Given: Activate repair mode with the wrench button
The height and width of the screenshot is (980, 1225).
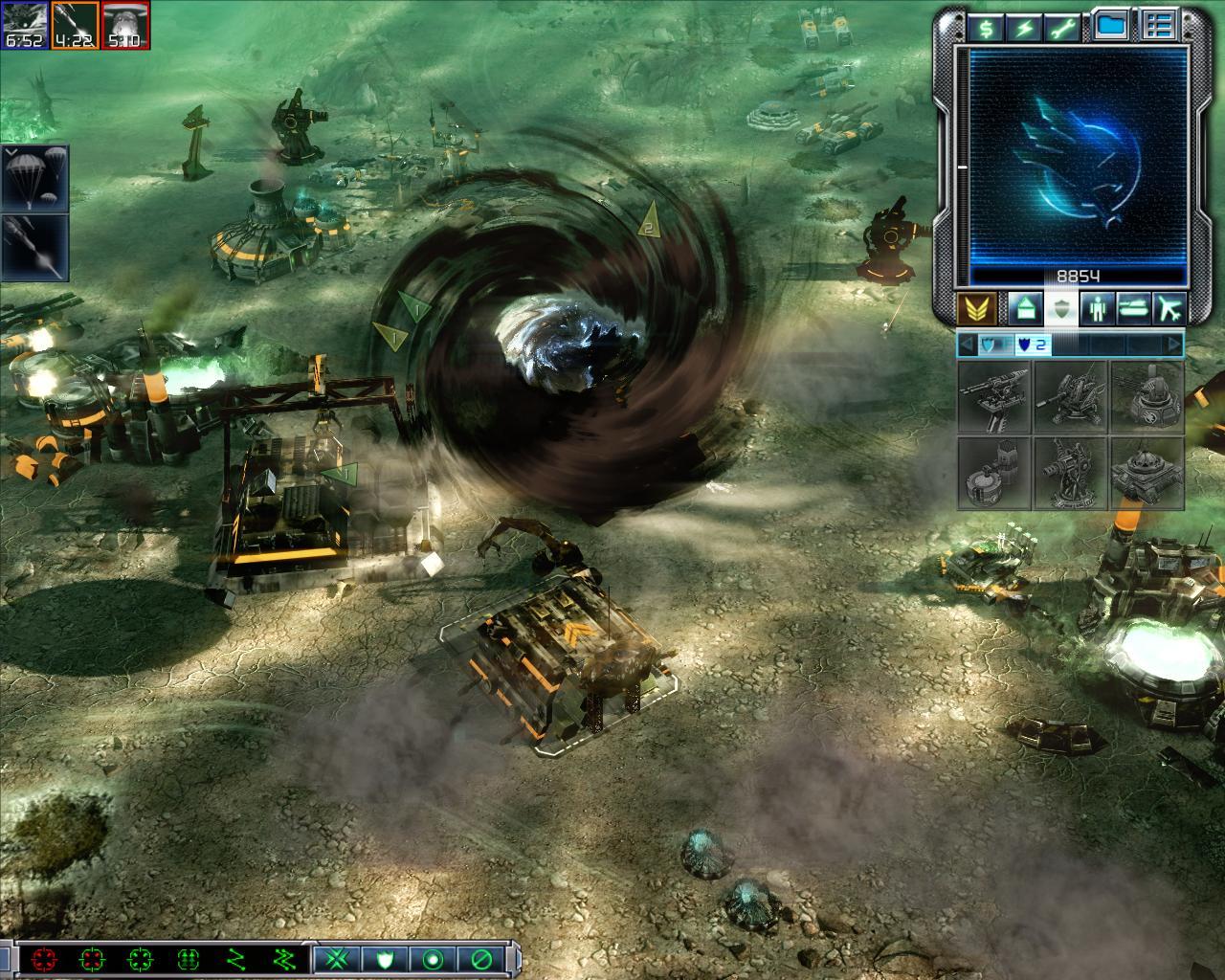Looking at the screenshot, I should tap(1065, 27).
